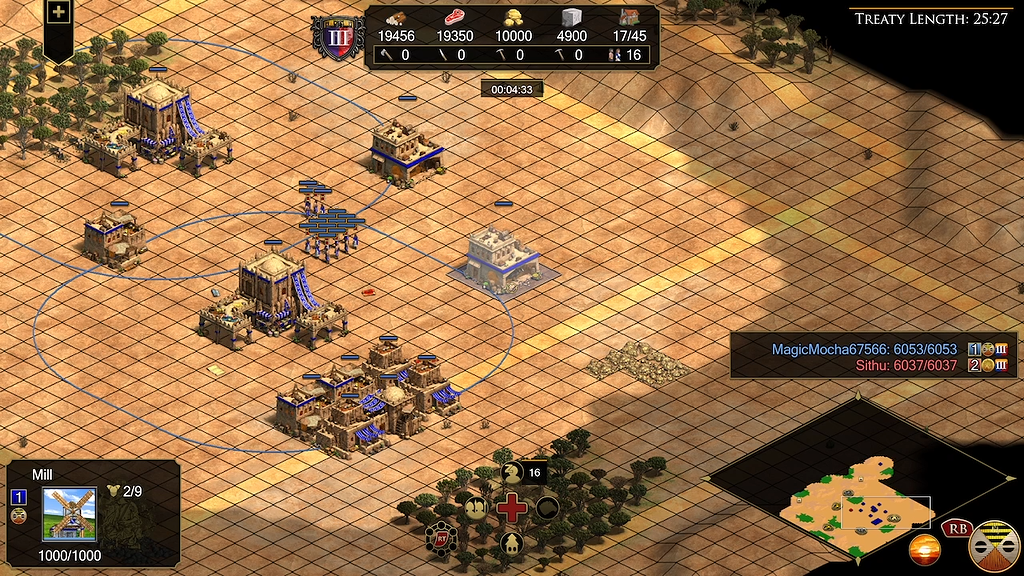Click the food stockpile icon
The height and width of the screenshot is (576, 1024).
(455, 17)
